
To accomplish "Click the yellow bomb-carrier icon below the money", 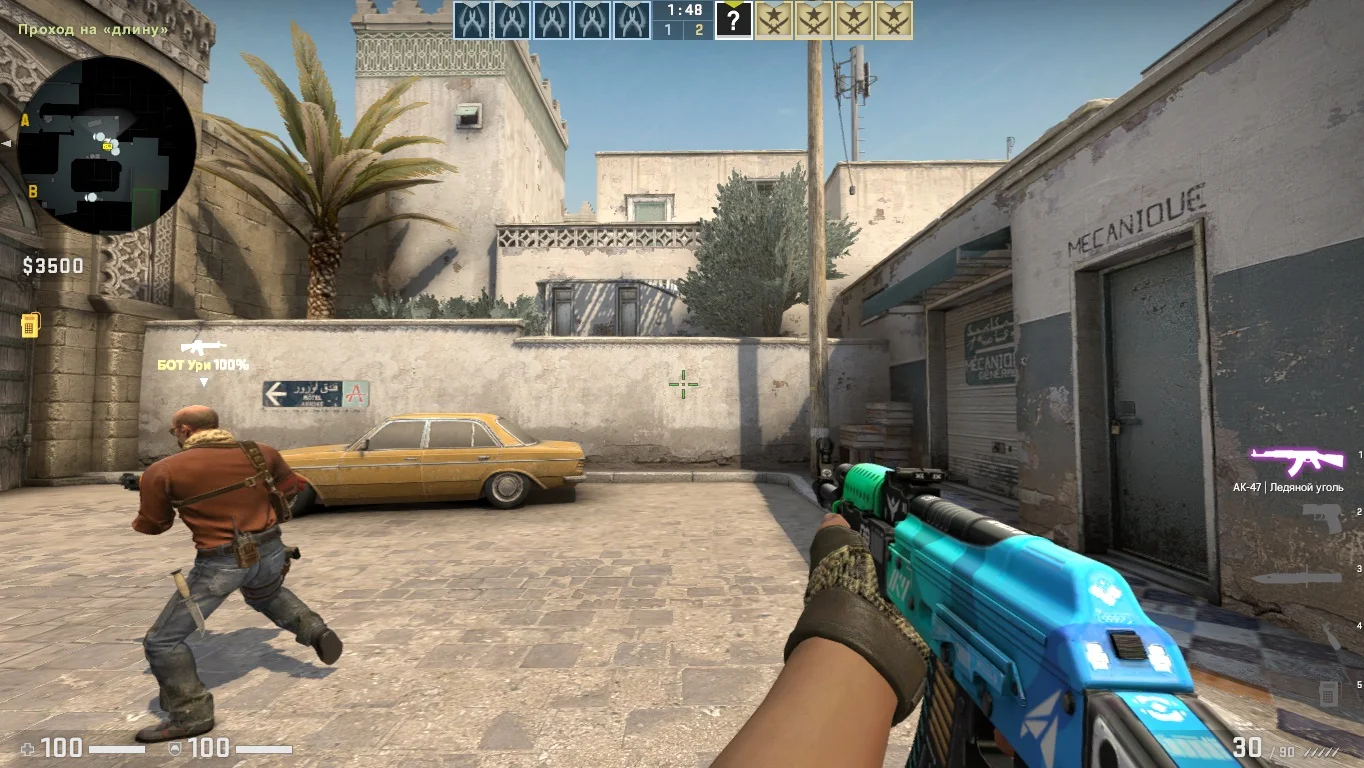I will (x=29, y=325).
